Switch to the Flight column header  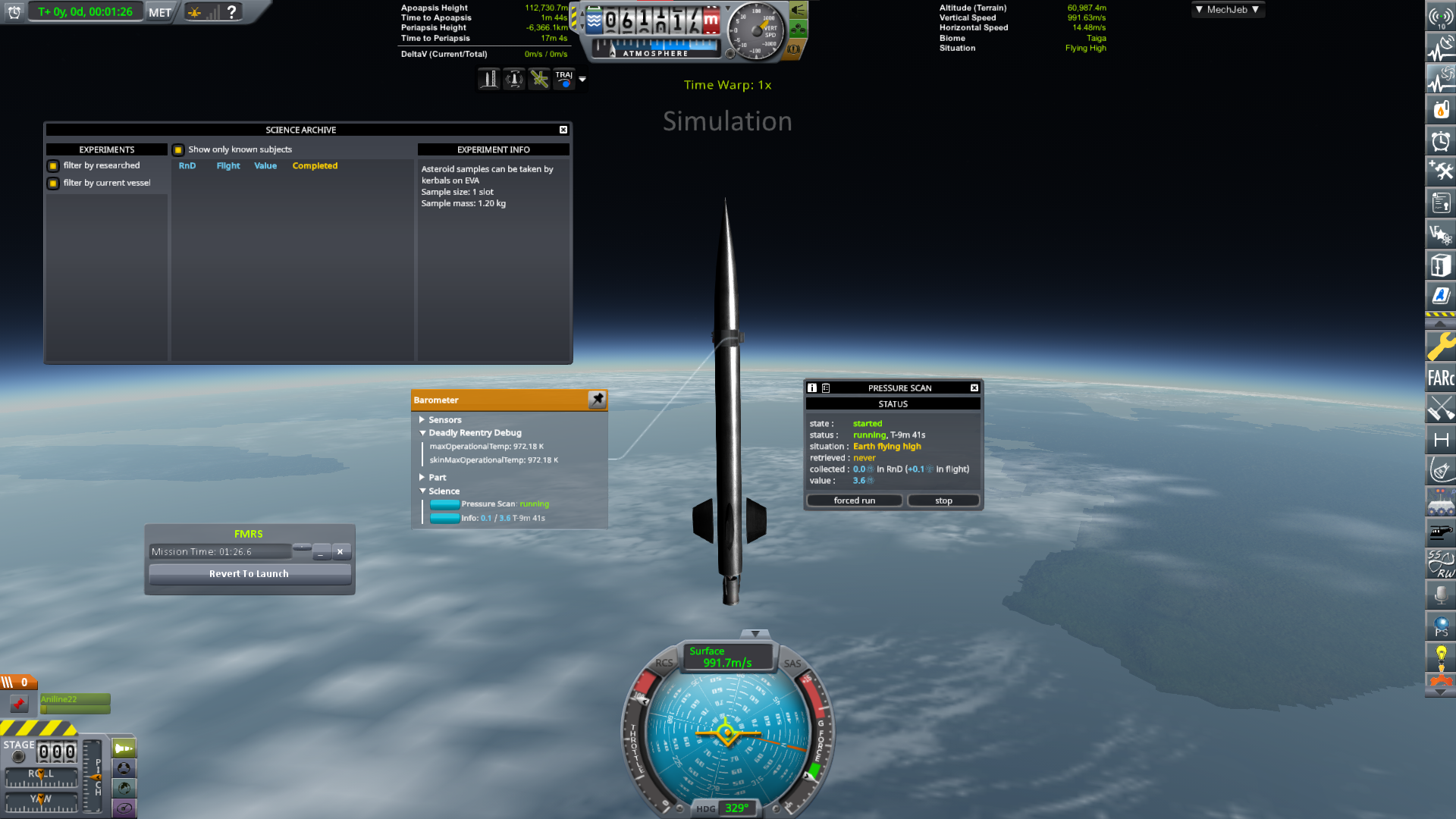click(228, 165)
